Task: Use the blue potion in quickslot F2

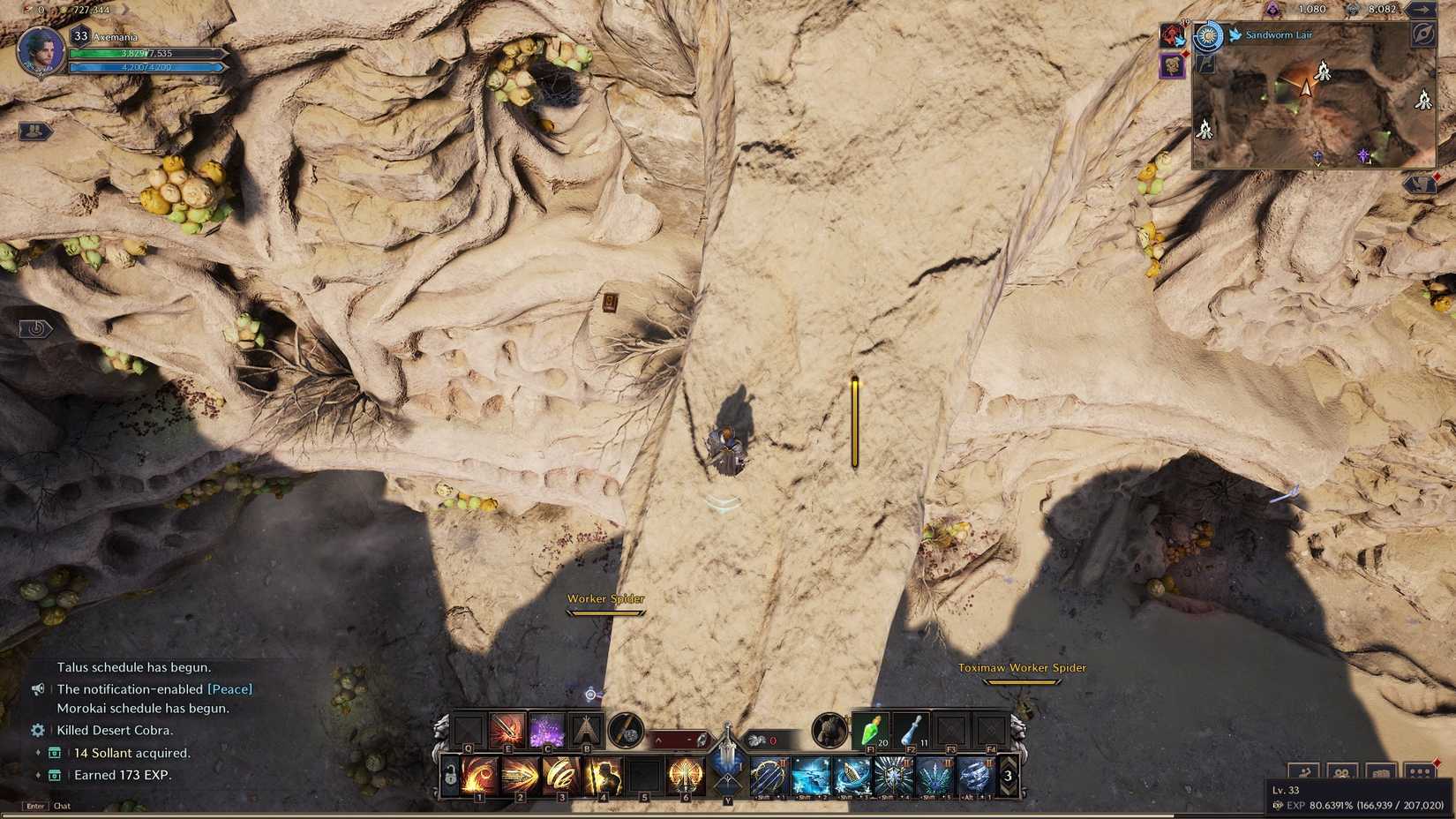Action: (x=911, y=731)
